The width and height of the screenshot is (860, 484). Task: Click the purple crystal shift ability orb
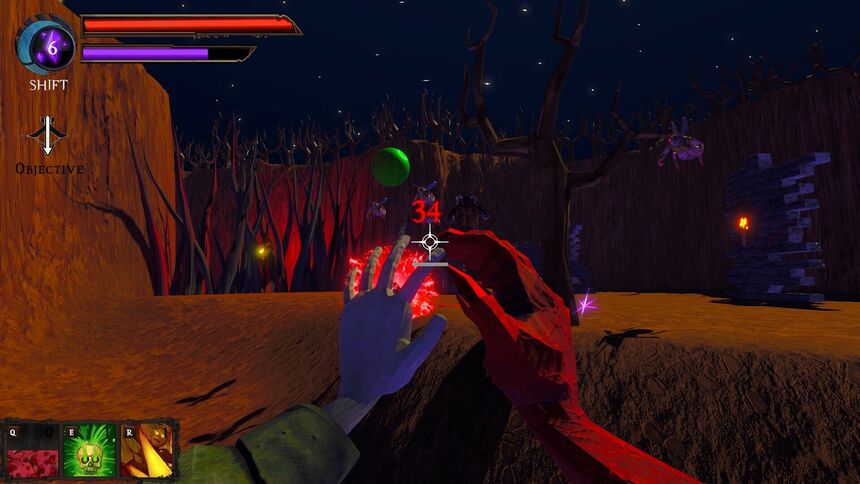(47, 44)
